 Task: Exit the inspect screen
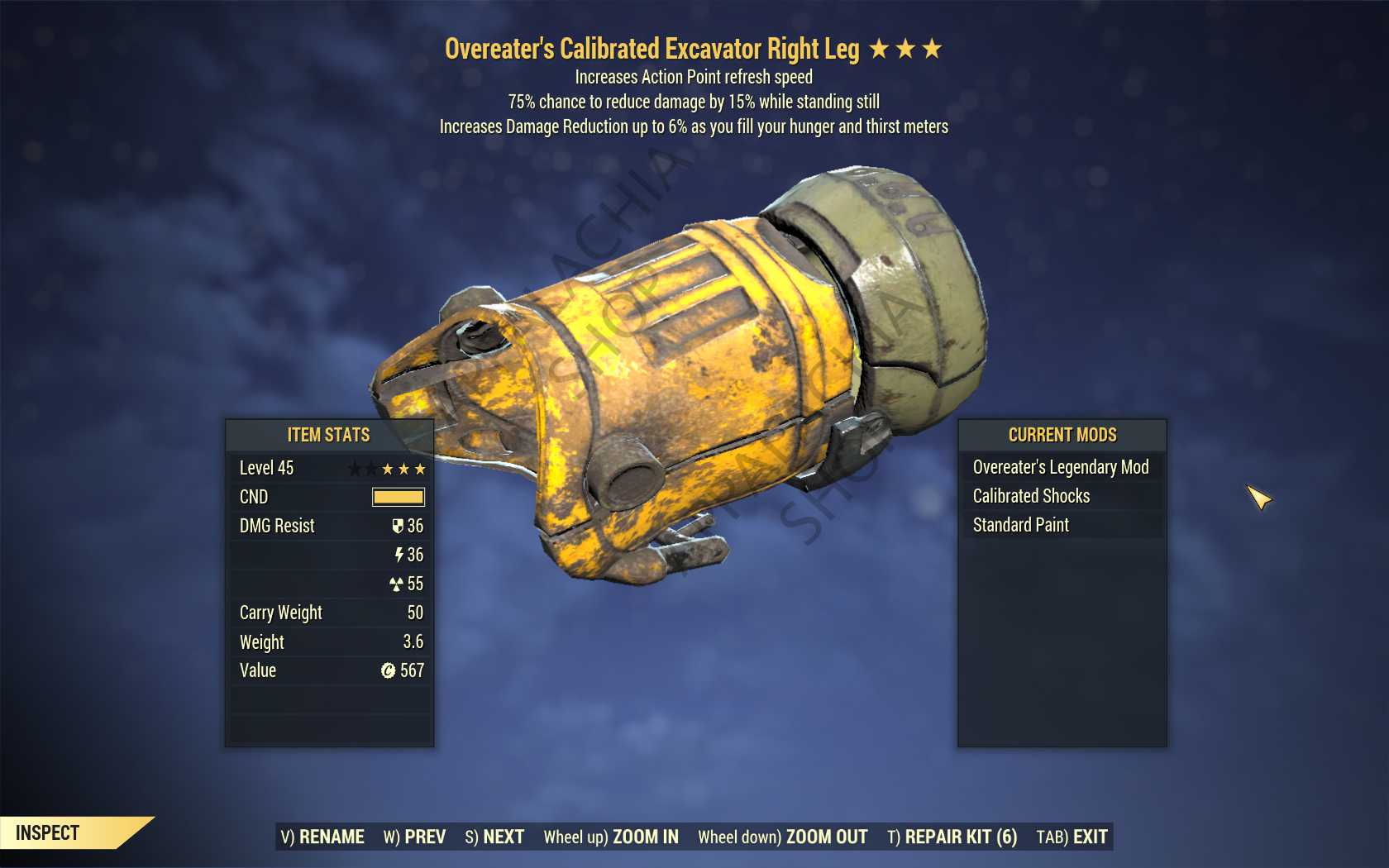(1072, 837)
